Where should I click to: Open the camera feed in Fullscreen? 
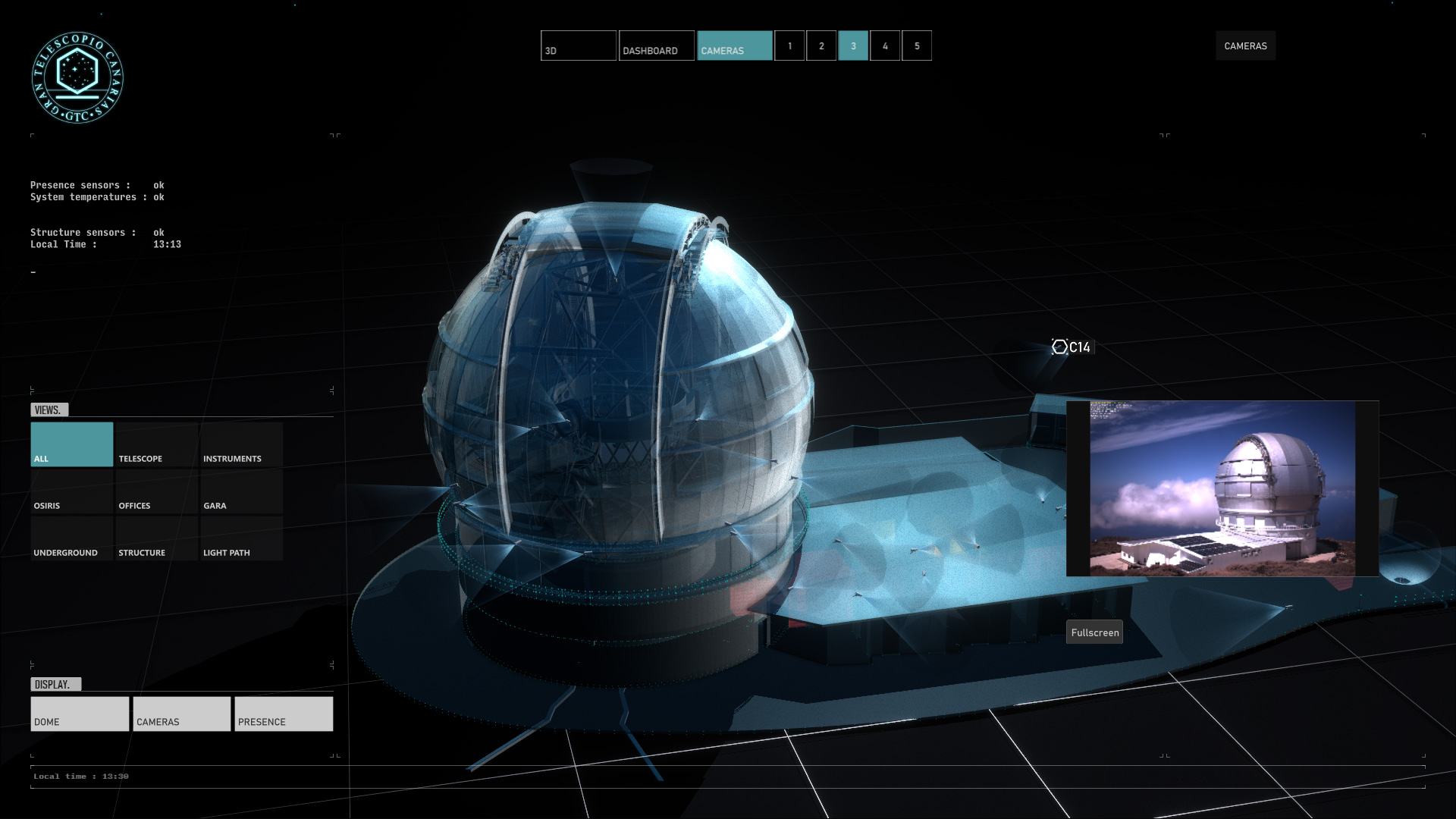pyautogui.click(x=1094, y=632)
